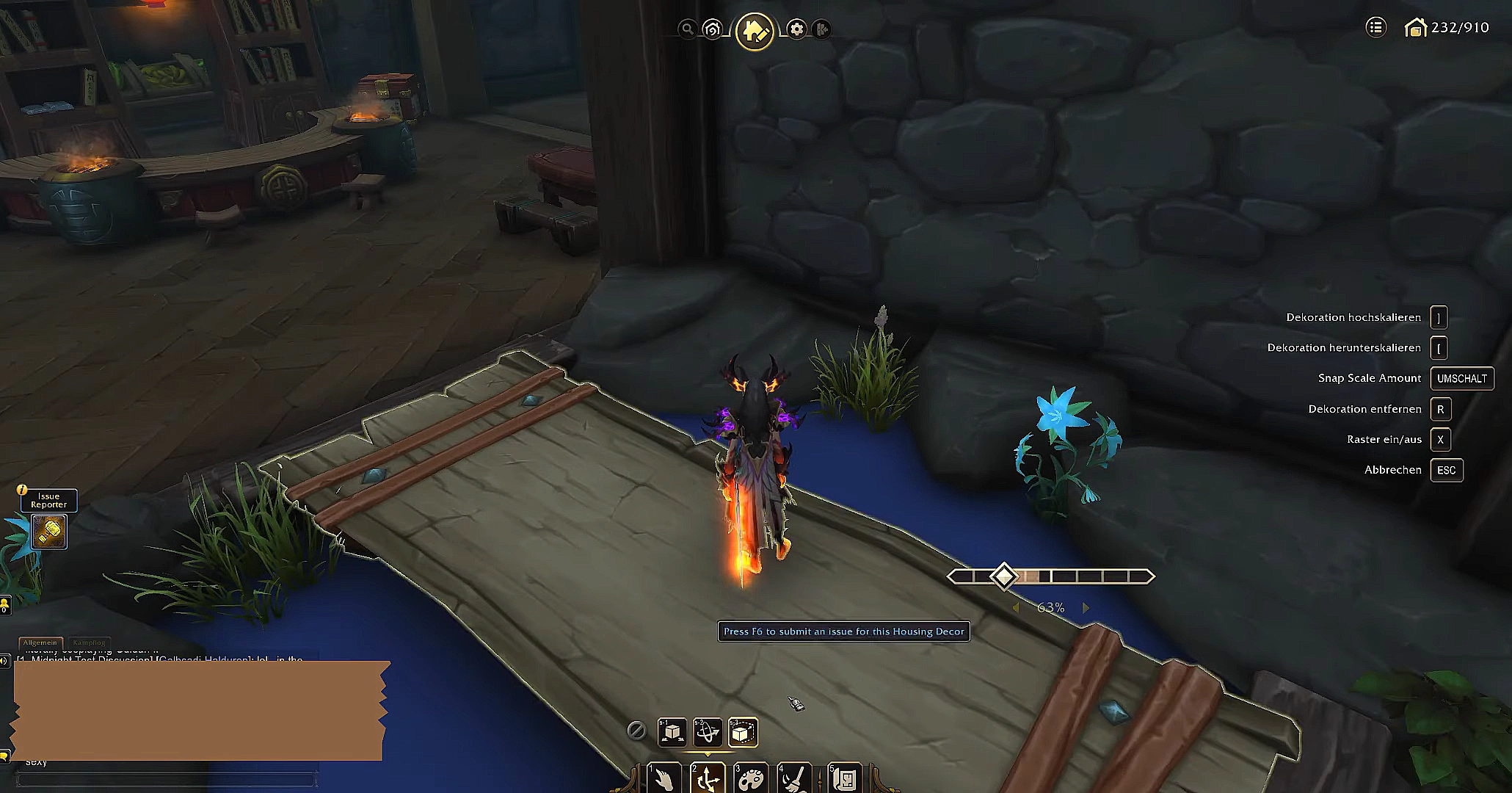Image resolution: width=1512 pixels, height=793 pixels.
Task: Choose the cube scale sub-tool
Action: click(x=743, y=732)
